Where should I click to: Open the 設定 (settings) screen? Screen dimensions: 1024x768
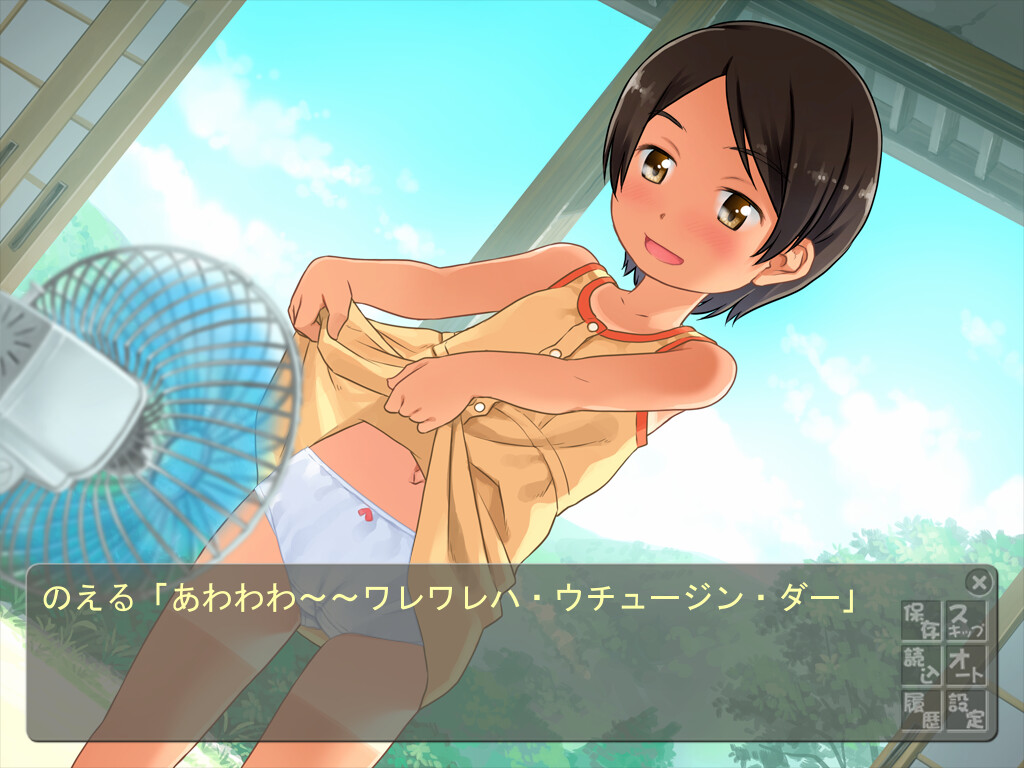pos(965,708)
